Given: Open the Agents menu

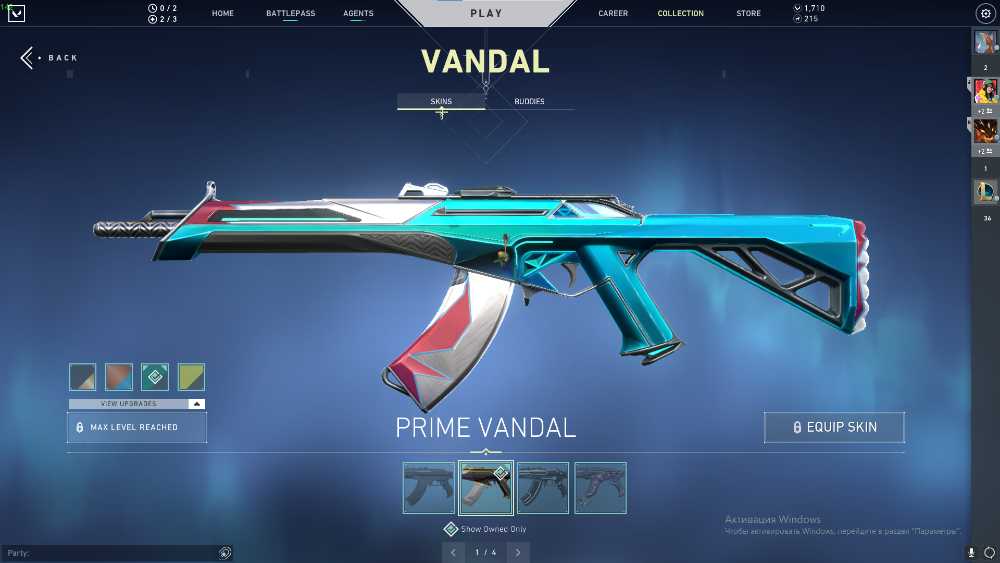Looking at the screenshot, I should [x=358, y=14].
